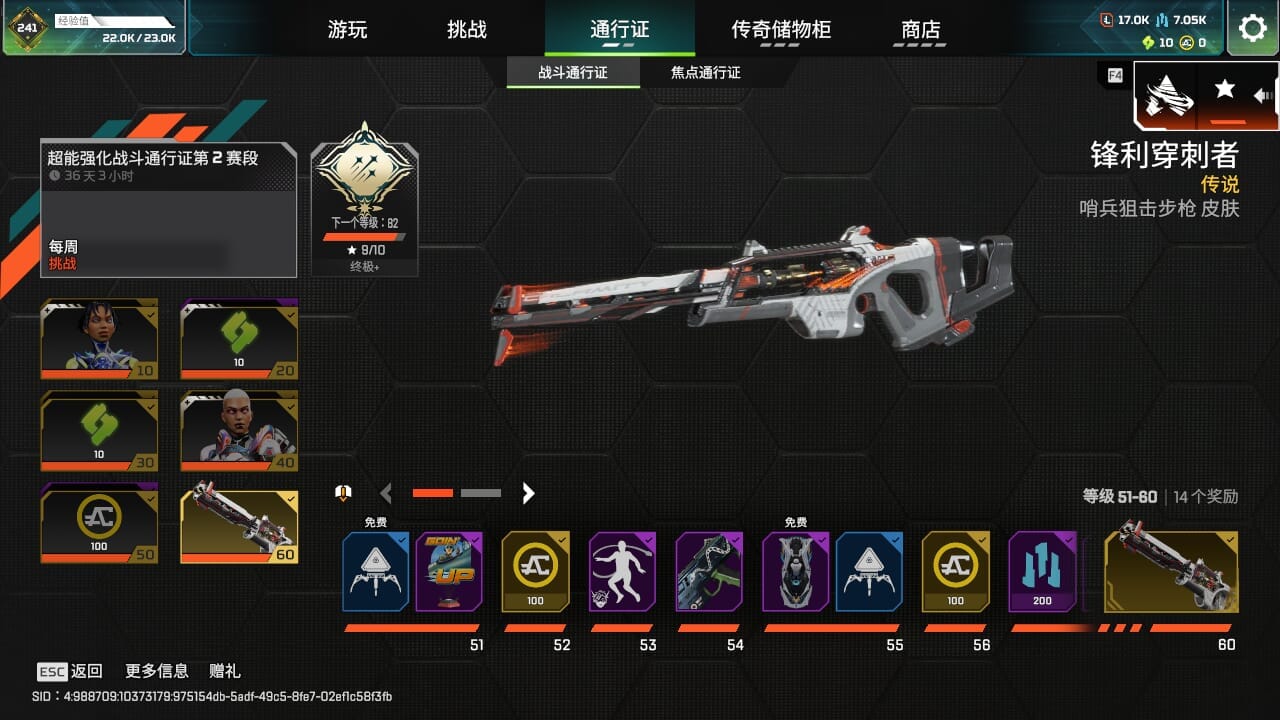Switch to the 挑战 challenges tab
Screen dimensions: 1280x720
[467, 29]
